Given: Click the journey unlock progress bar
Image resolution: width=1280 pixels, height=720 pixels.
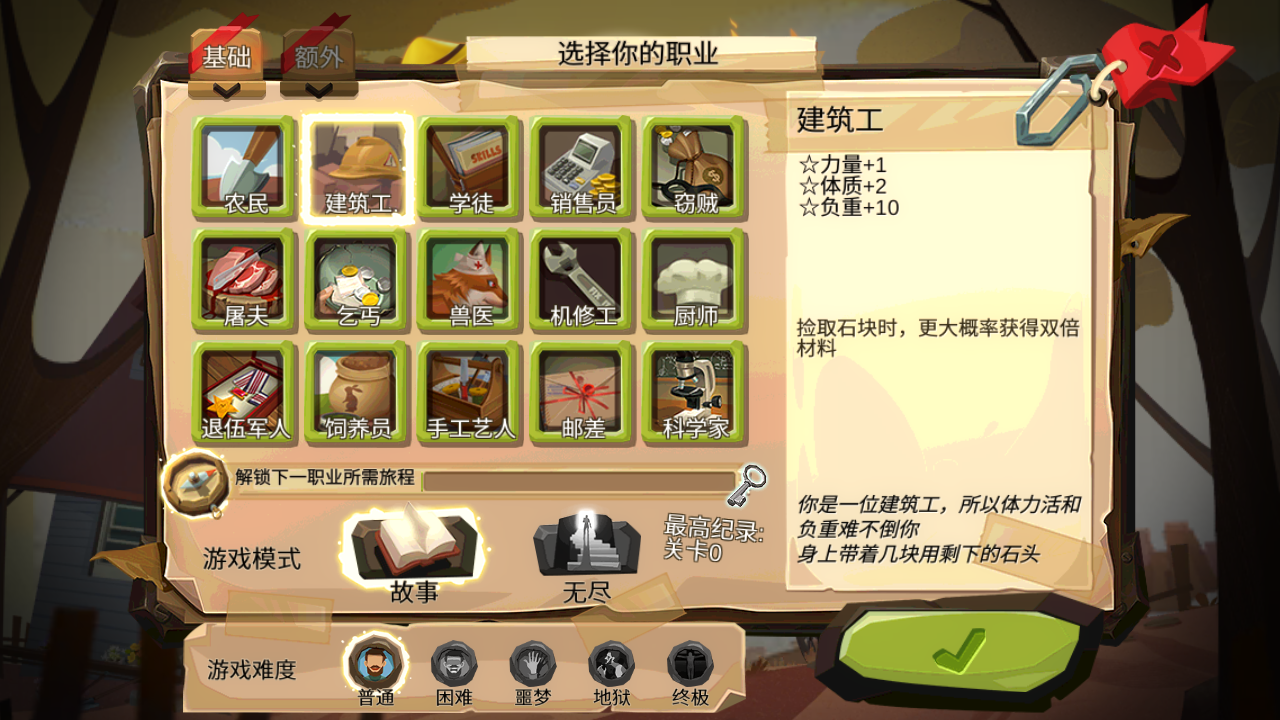Looking at the screenshot, I should pos(580,483).
